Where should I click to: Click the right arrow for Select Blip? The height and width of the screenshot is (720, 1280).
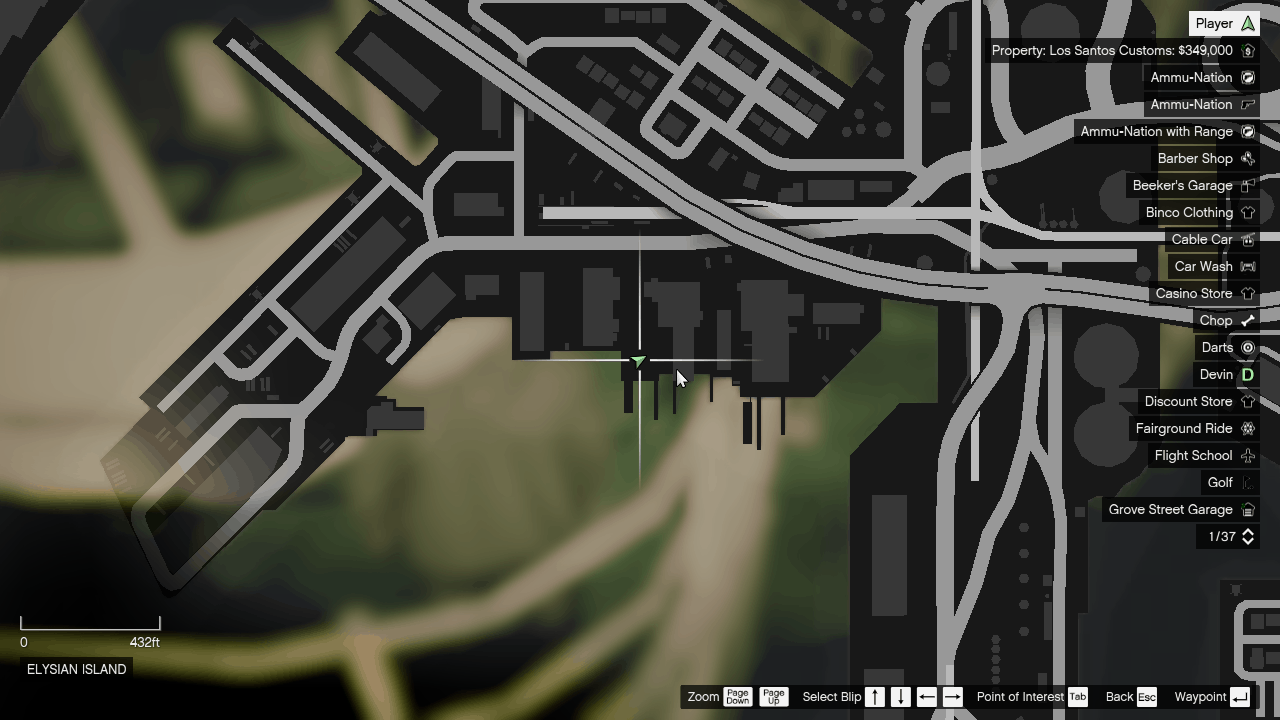[x=952, y=697]
